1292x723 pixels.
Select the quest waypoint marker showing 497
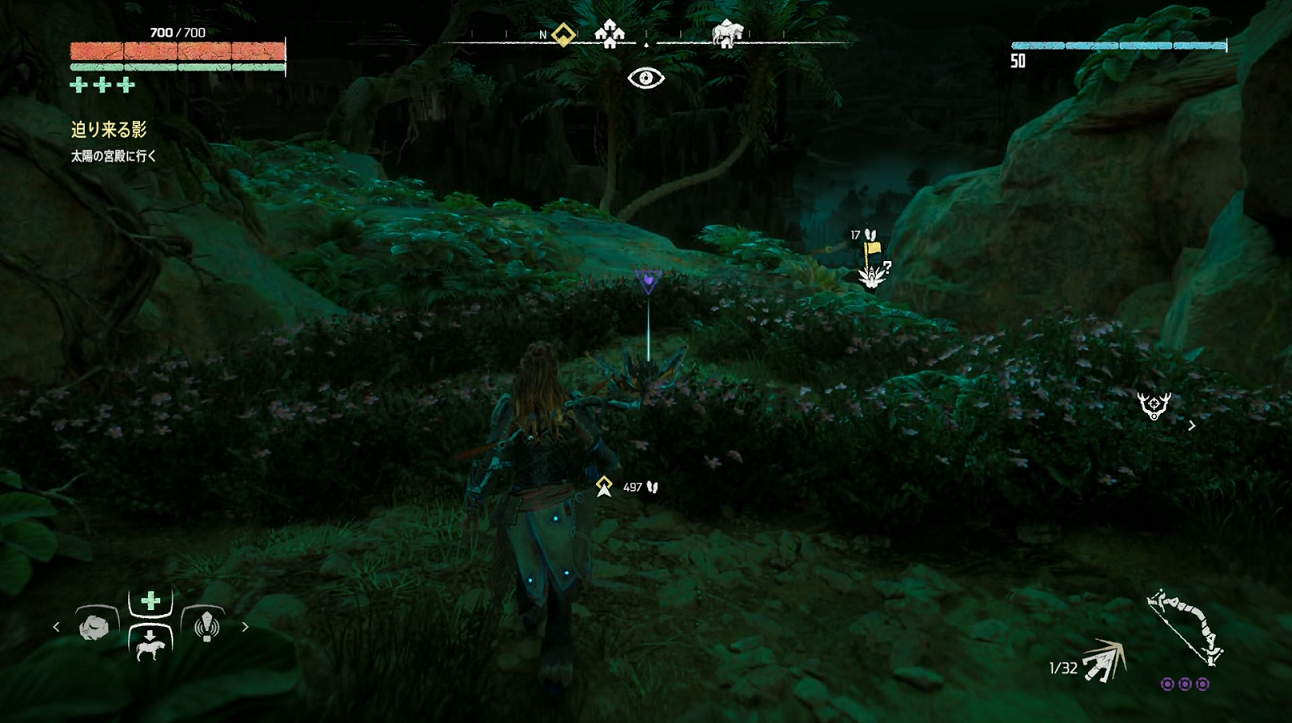coord(604,487)
